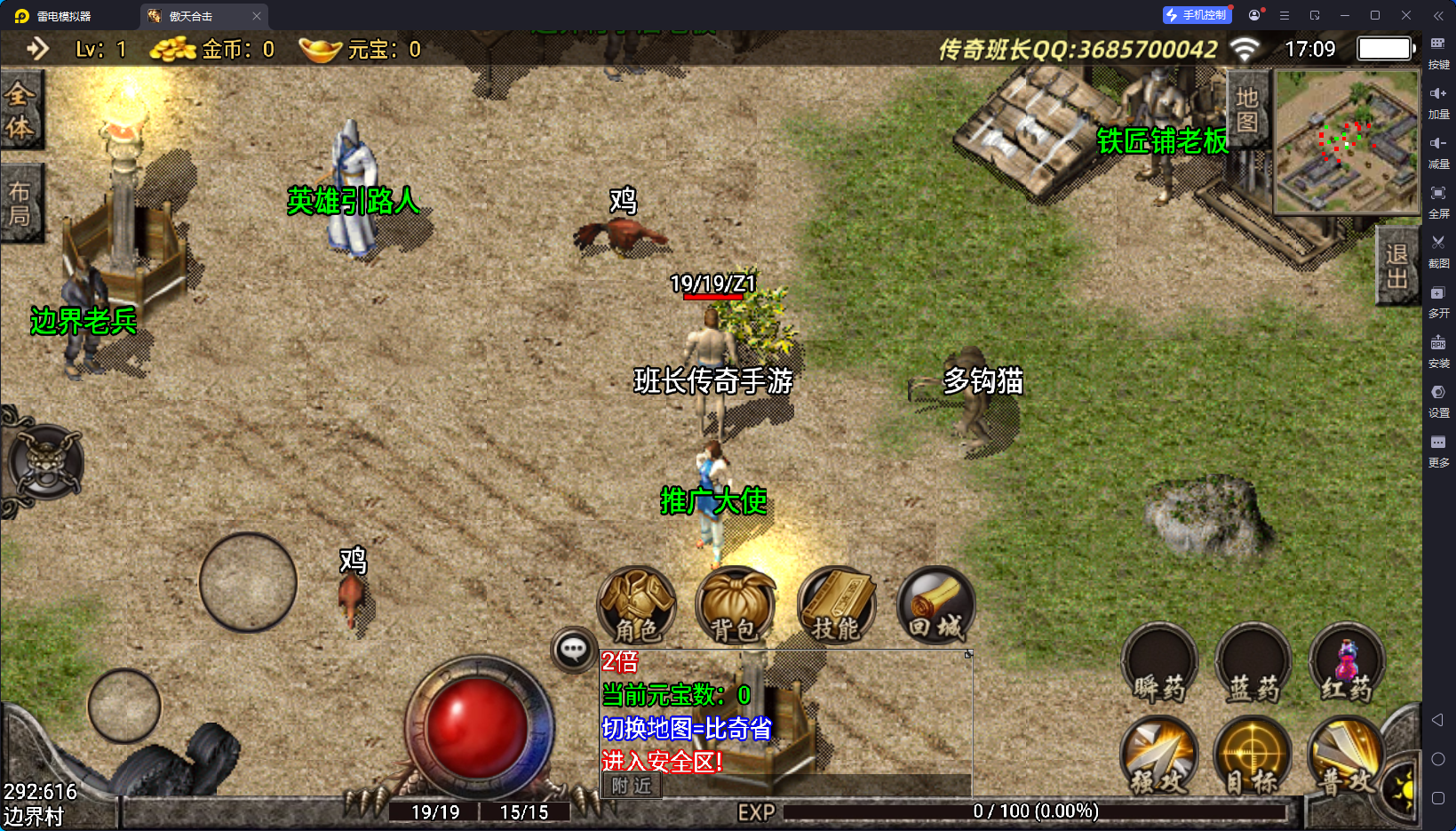The width and height of the screenshot is (1456, 831).
Task: Drink the 红药 red potion
Action: point(1347,664)
